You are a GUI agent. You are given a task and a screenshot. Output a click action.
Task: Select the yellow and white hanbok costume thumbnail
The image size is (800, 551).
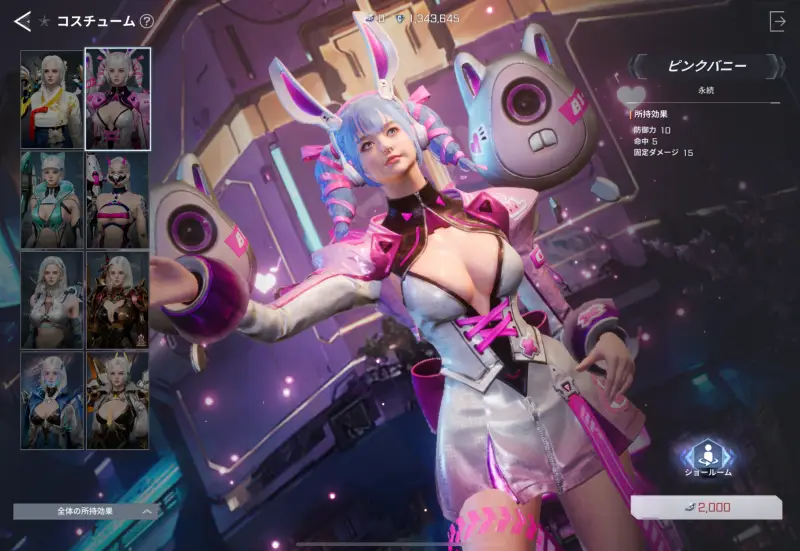coord(51,98)
